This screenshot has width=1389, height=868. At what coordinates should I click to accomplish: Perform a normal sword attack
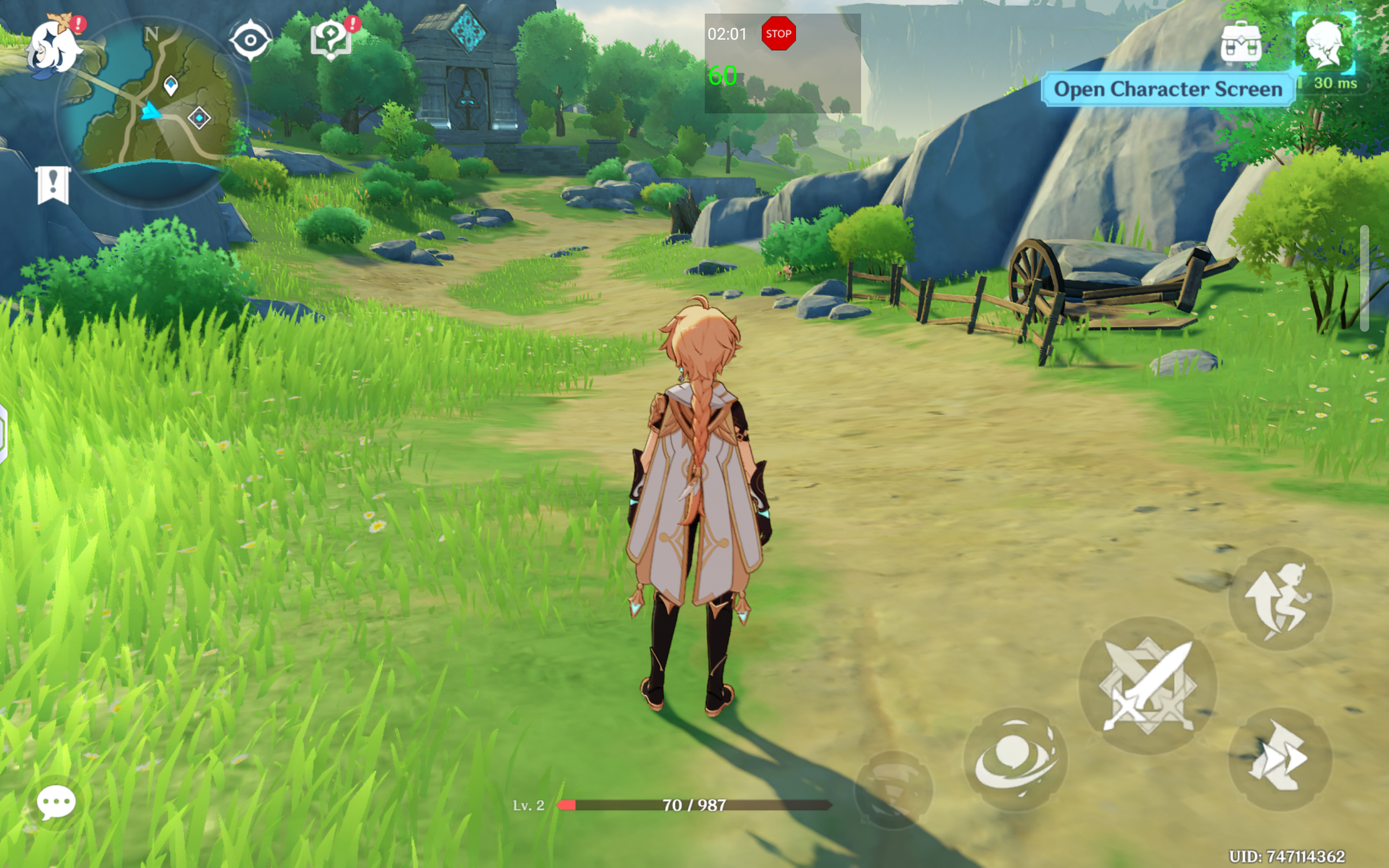1148,686
